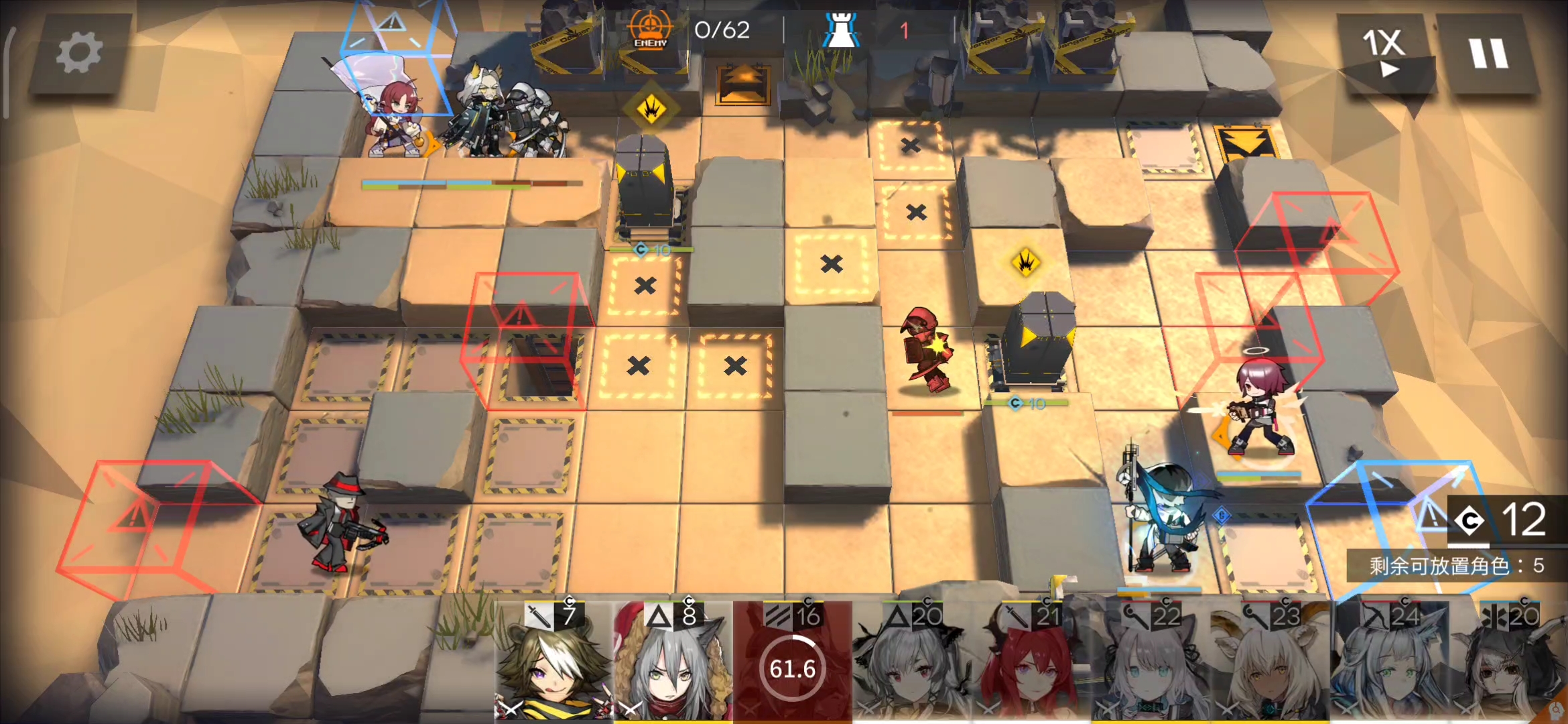Pause the battle
Viewport: 1568px width, 724px height.
click(1488, 52)
